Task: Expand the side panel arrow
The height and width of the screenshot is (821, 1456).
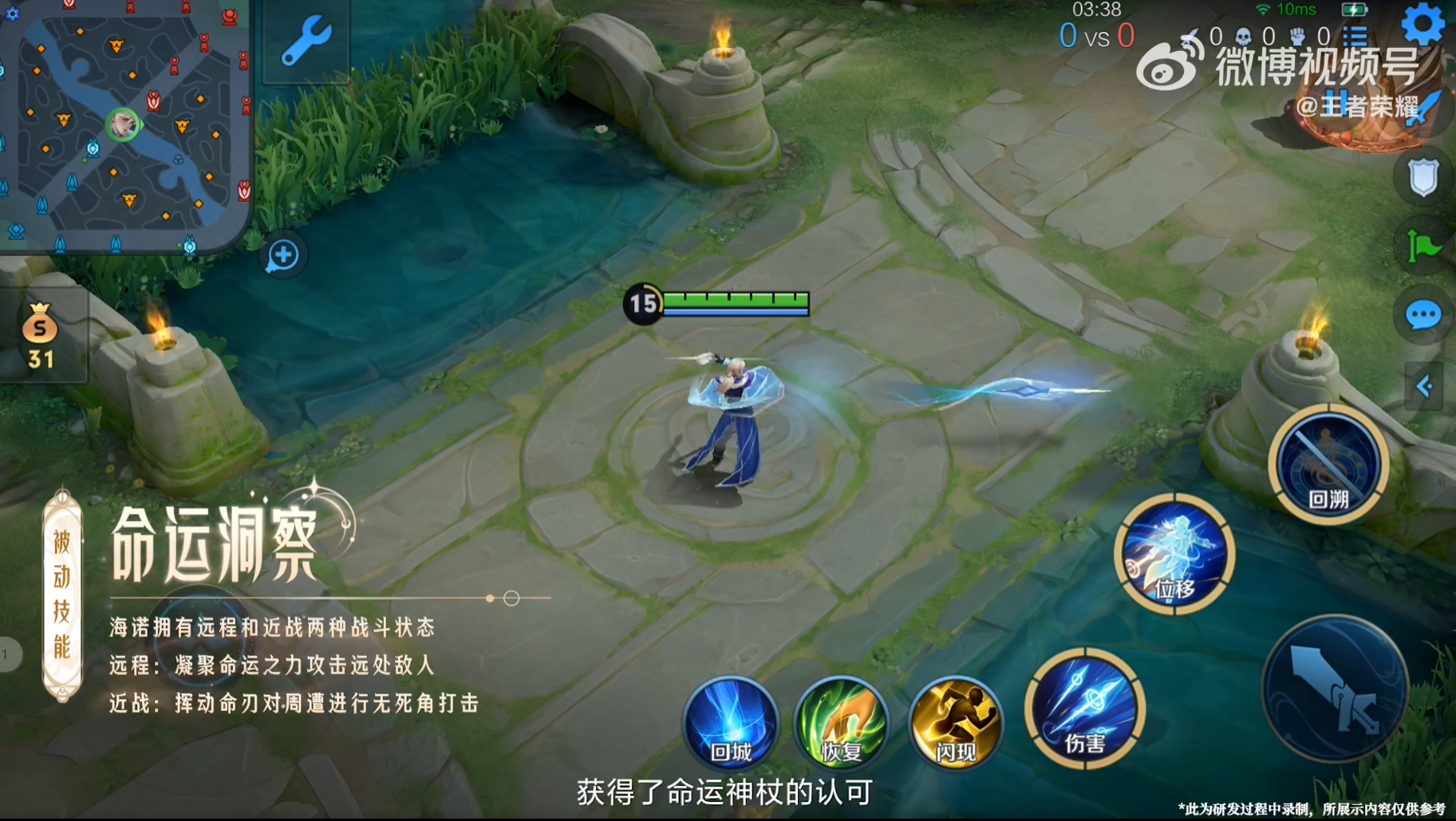Action: pyautogui.click(x=1424, y=387)
